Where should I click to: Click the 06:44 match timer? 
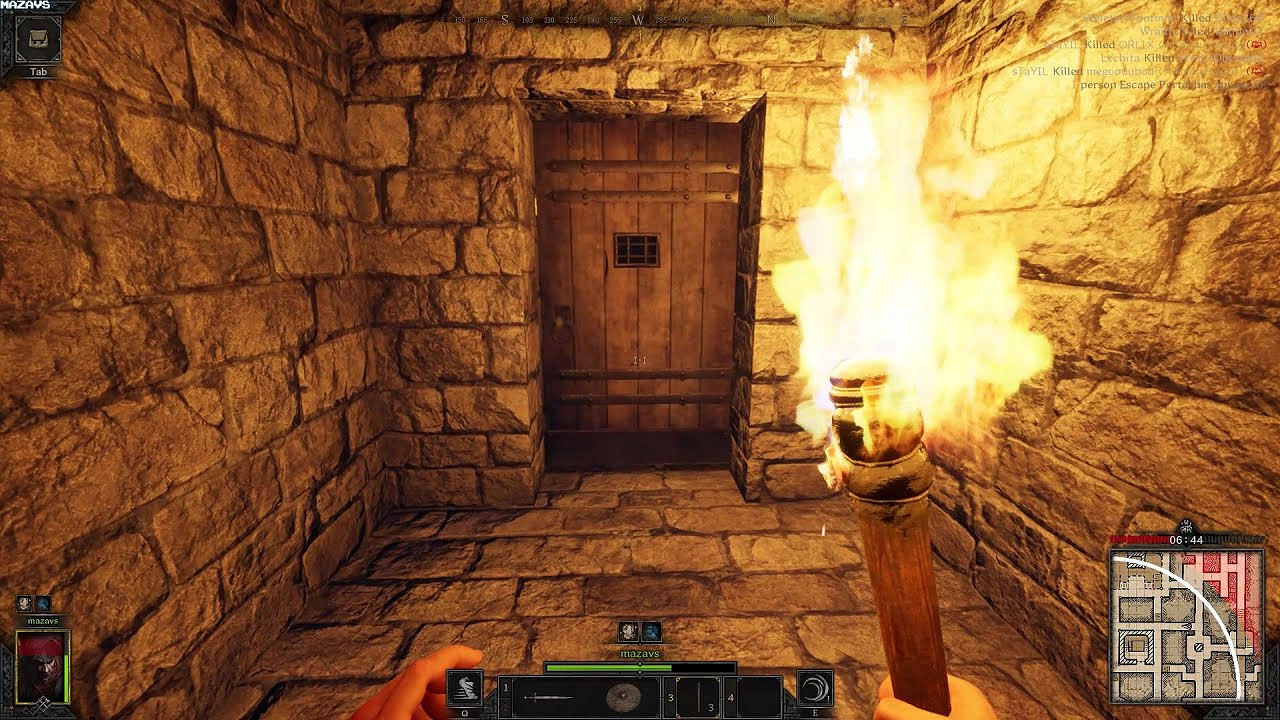click(x=1187, y=538)
